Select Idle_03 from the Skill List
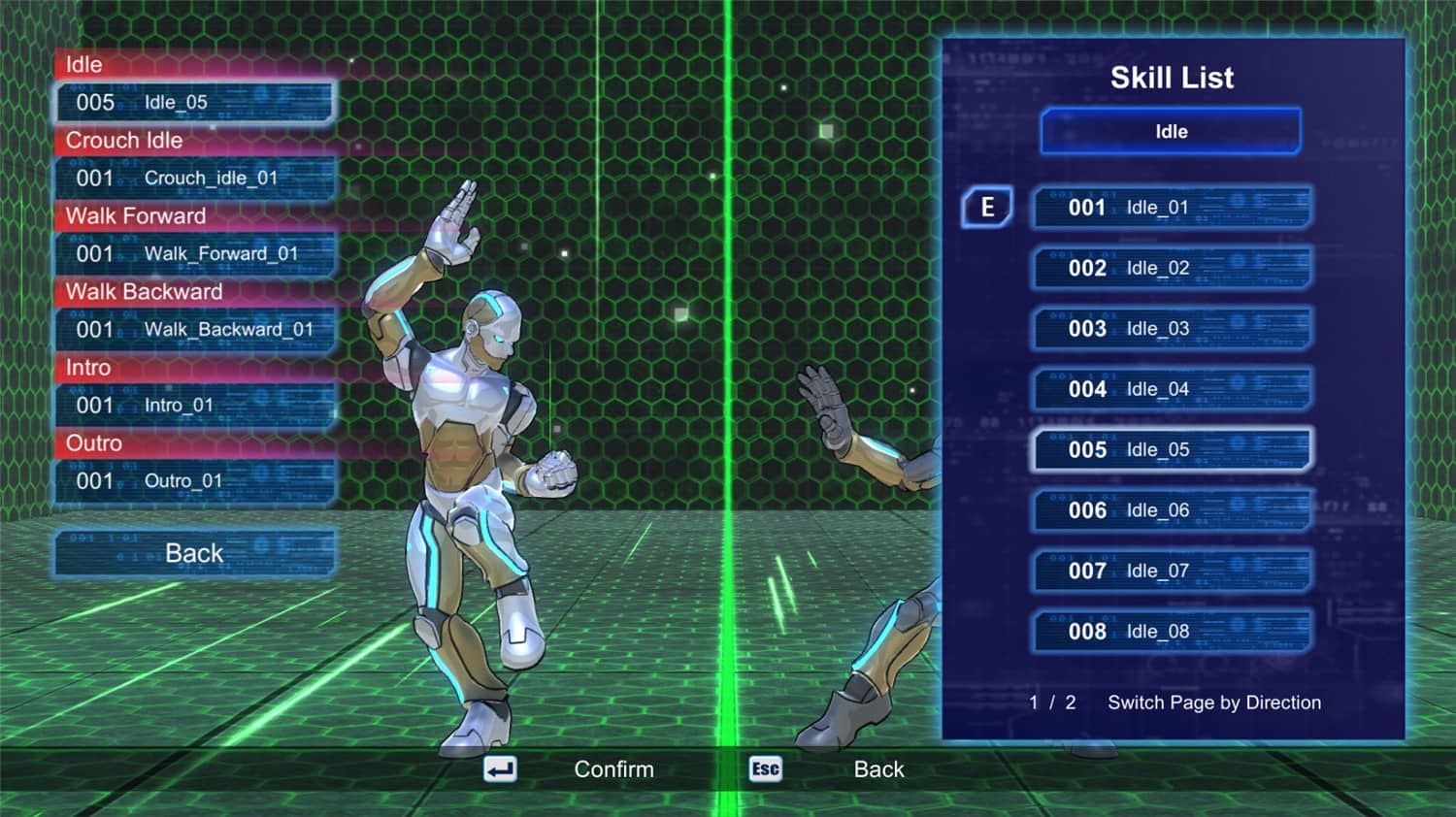 tap(1170, 329)
